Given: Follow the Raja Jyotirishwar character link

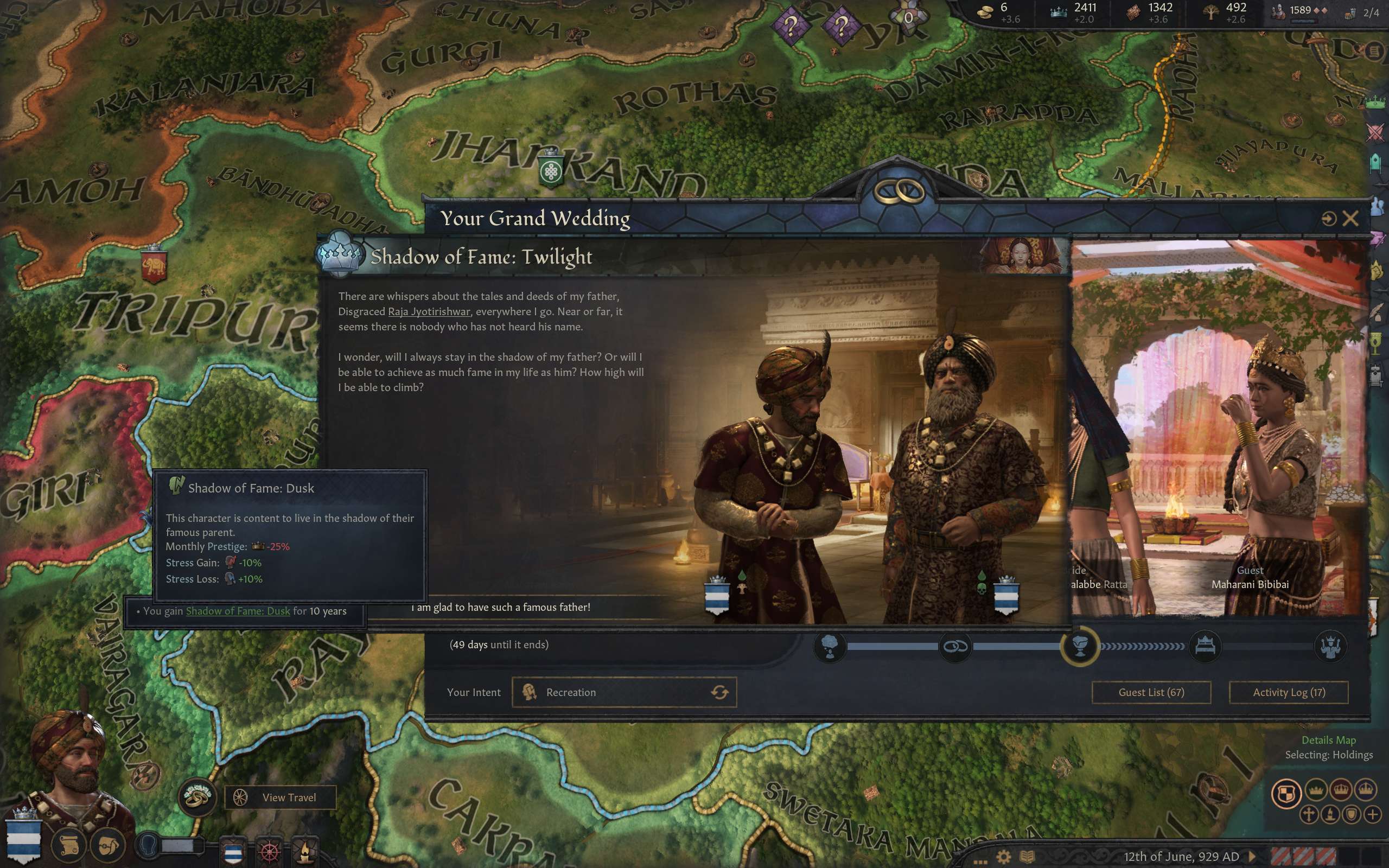Looking at the screenshot, I should point(429,312).
